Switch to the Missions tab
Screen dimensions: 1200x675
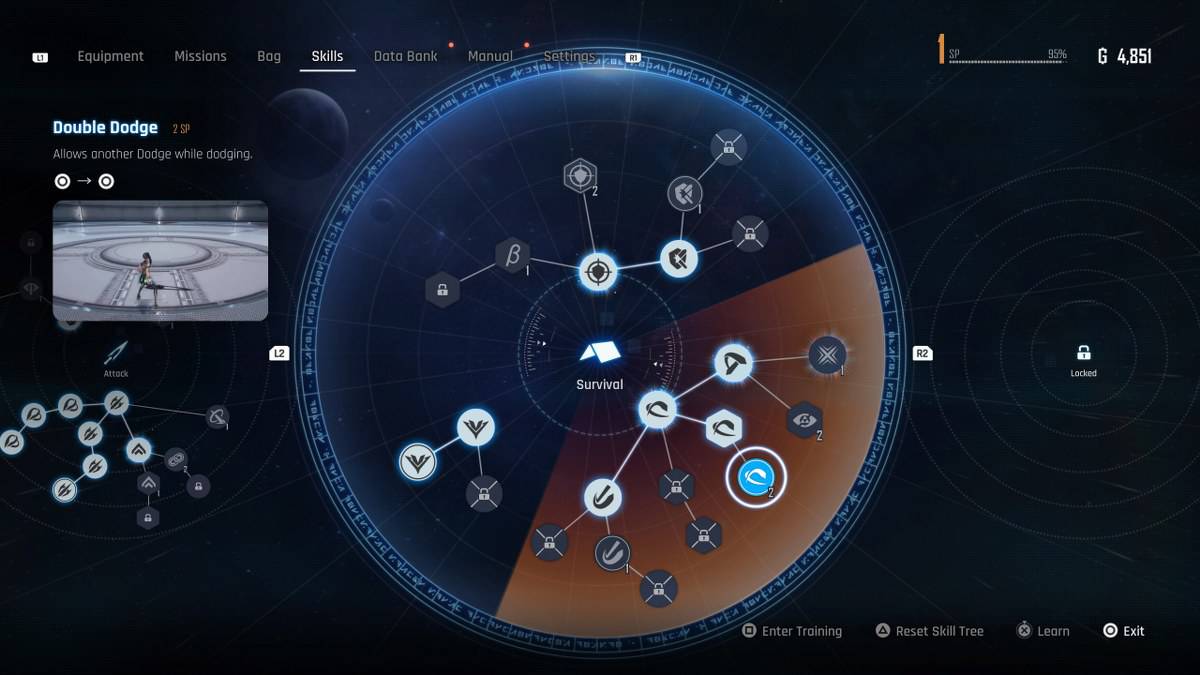pos(200,56)
